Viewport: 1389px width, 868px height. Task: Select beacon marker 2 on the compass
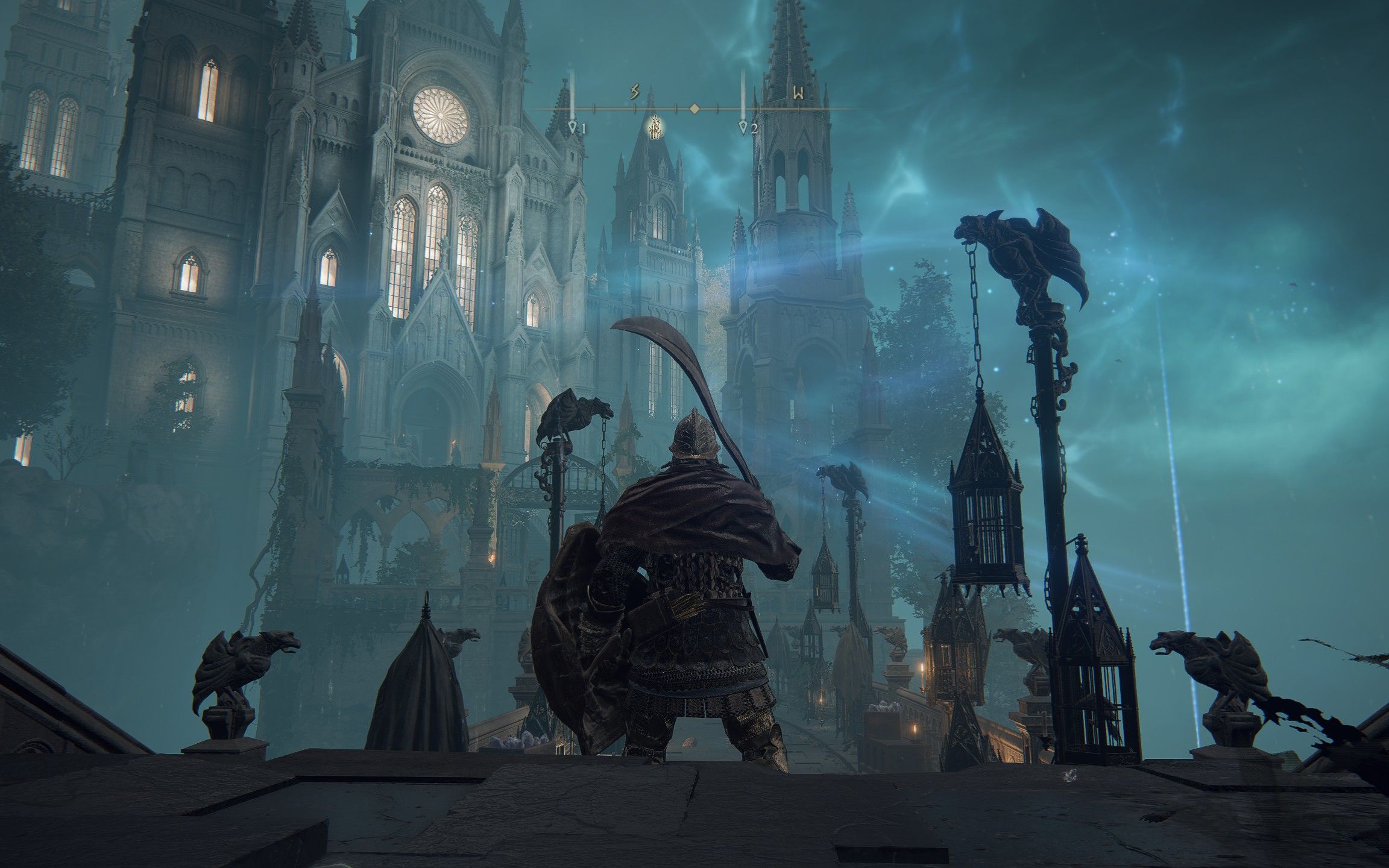tap(744, 127)
